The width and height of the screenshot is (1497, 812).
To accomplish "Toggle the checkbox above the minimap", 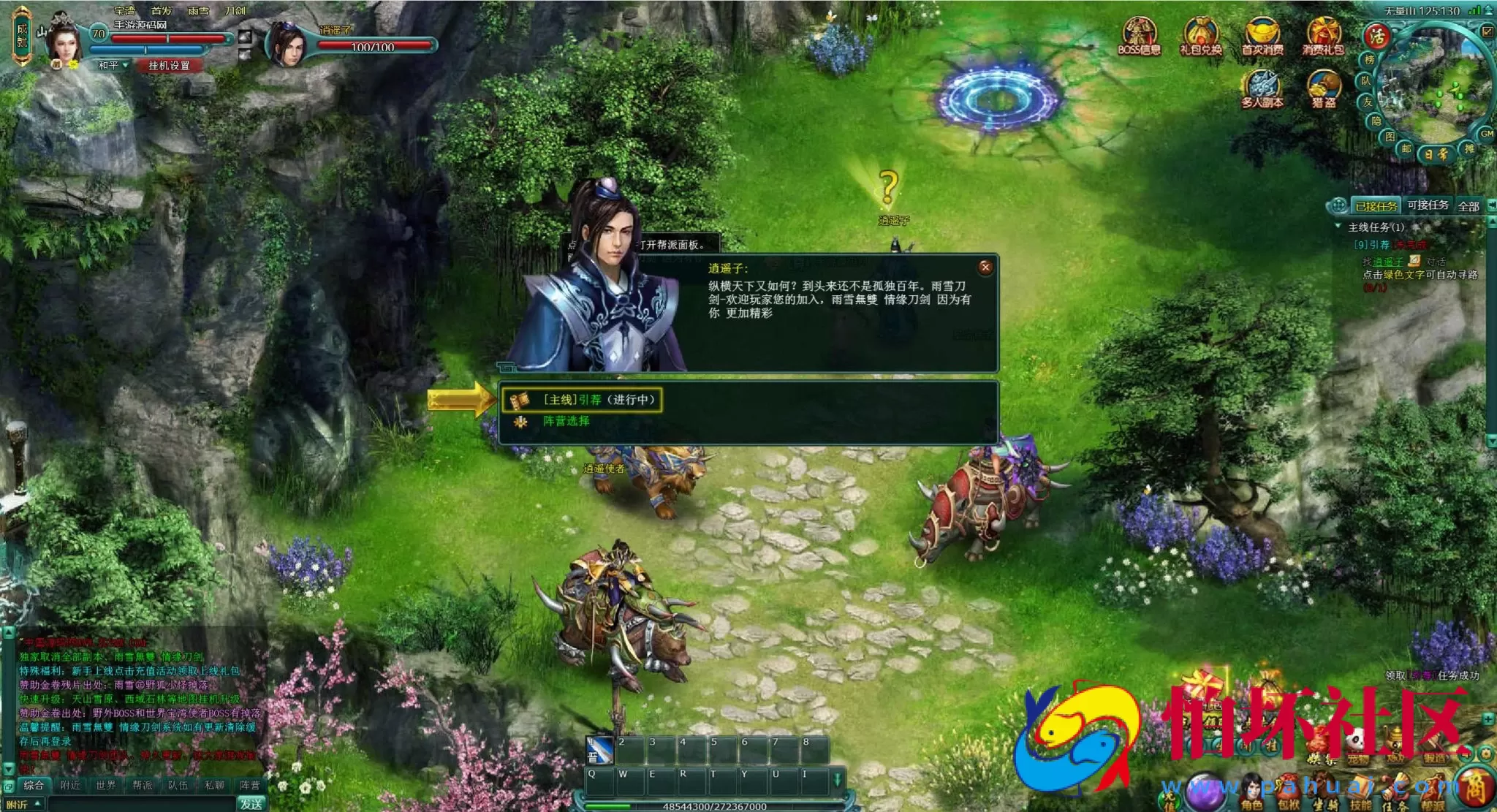I will [x=1486, y=31].
